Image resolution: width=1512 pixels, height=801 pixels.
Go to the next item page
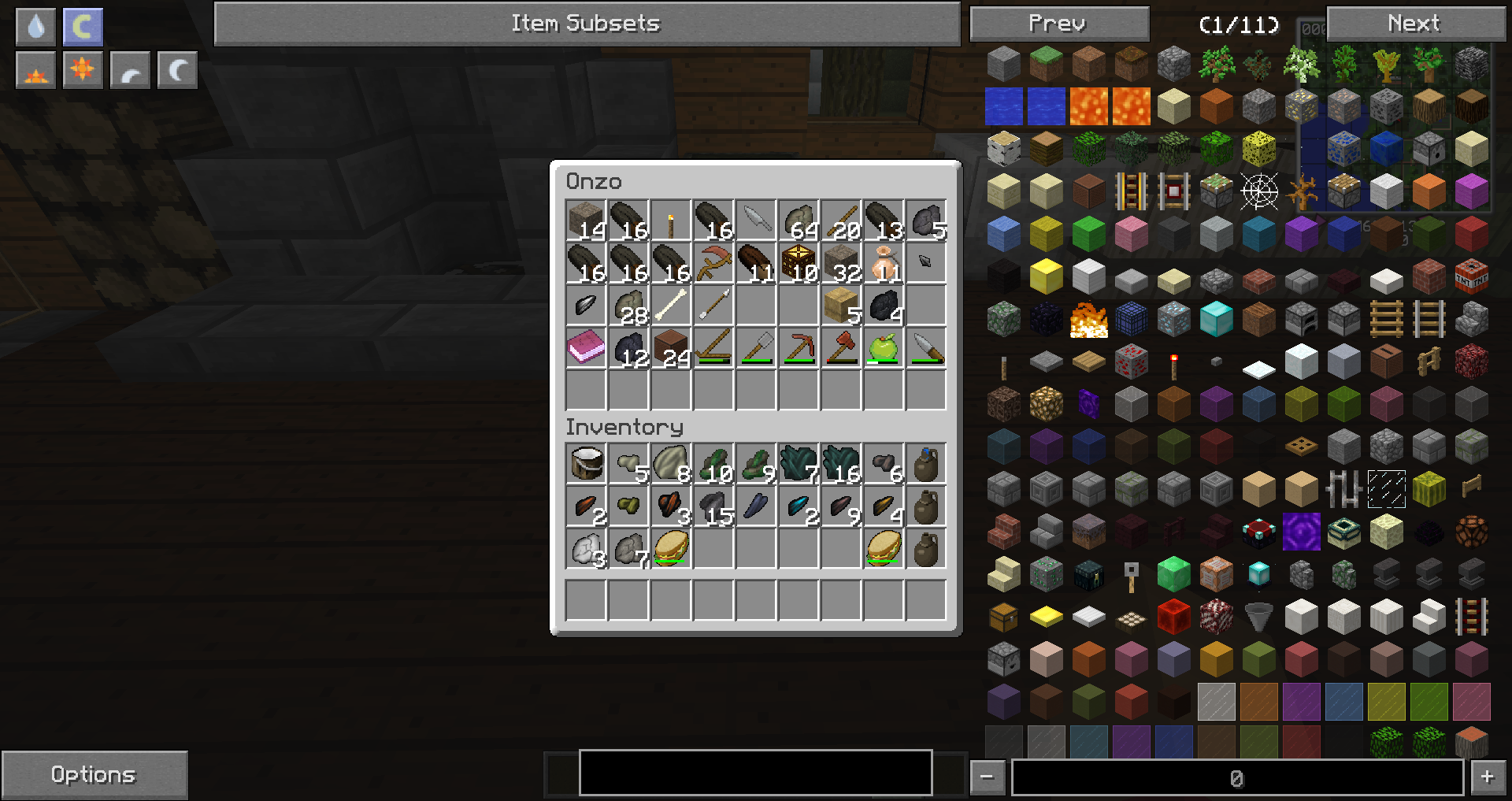click(x=1414, y=24)
